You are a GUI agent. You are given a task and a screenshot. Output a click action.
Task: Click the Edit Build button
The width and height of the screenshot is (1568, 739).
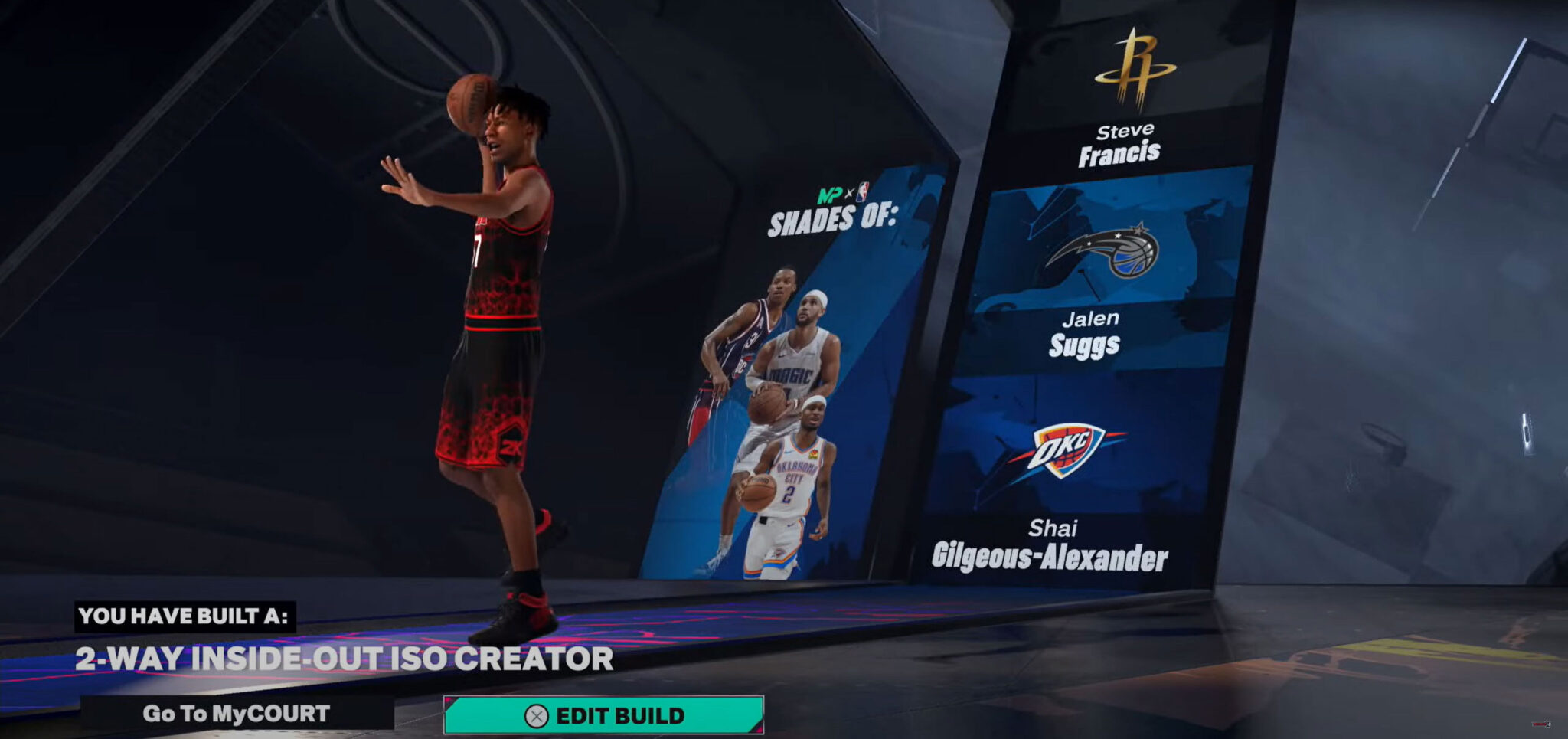605,717
